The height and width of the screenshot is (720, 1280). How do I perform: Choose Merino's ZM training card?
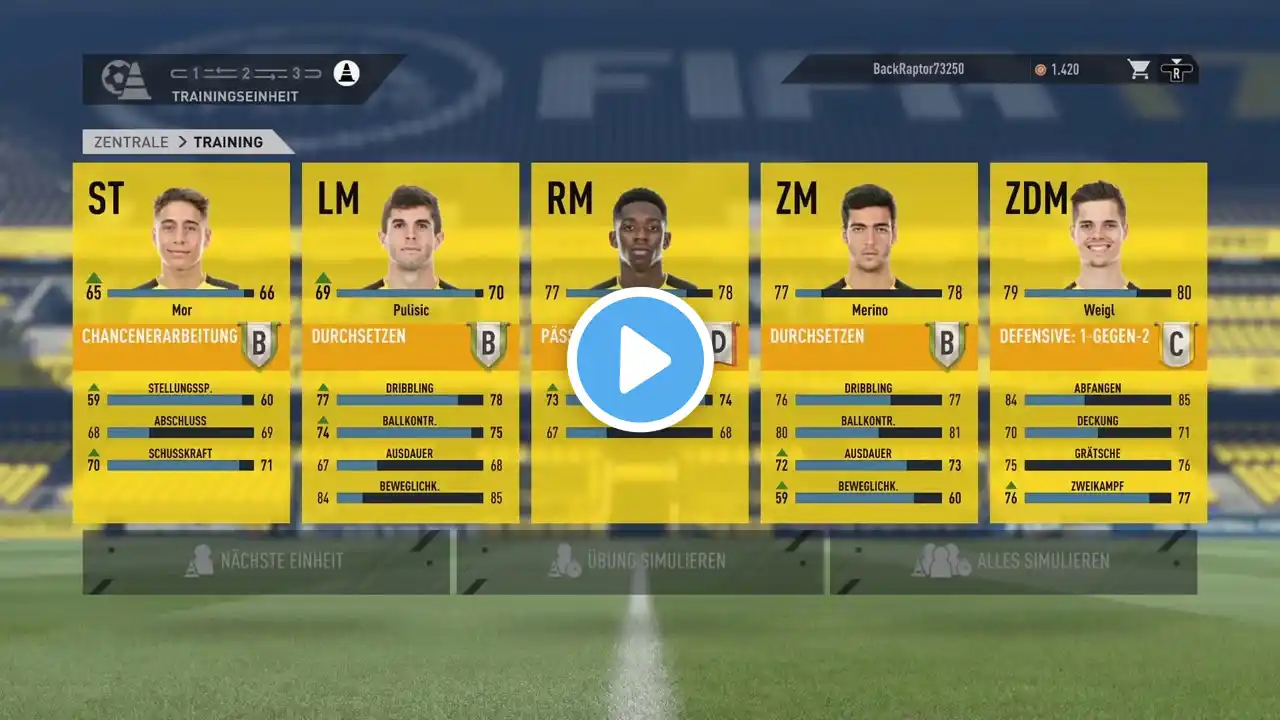pos(869,342)
